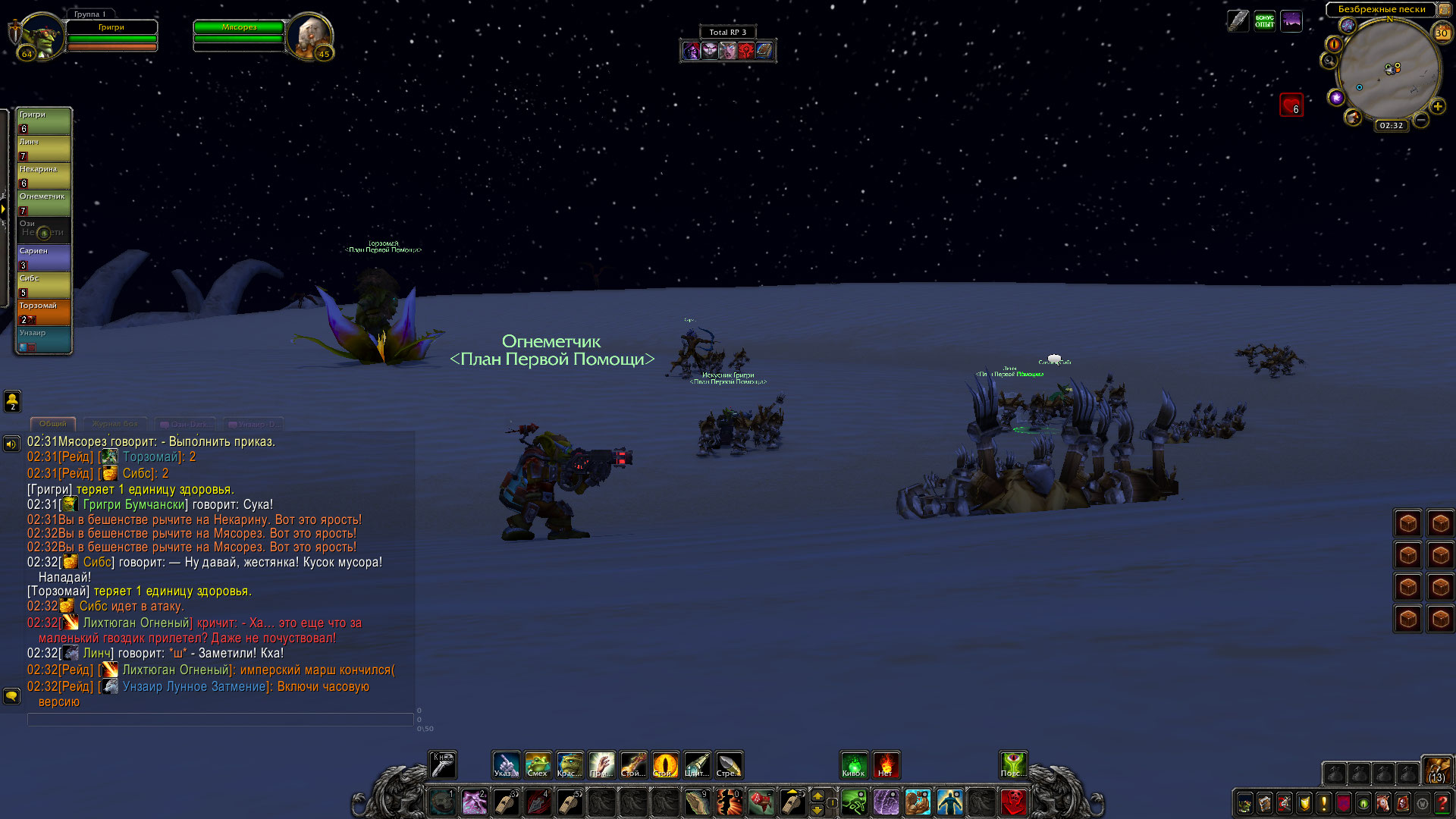Select the Сариен raid frame
The width and height of the screenshot is (1456, 819).
point(44,258)
